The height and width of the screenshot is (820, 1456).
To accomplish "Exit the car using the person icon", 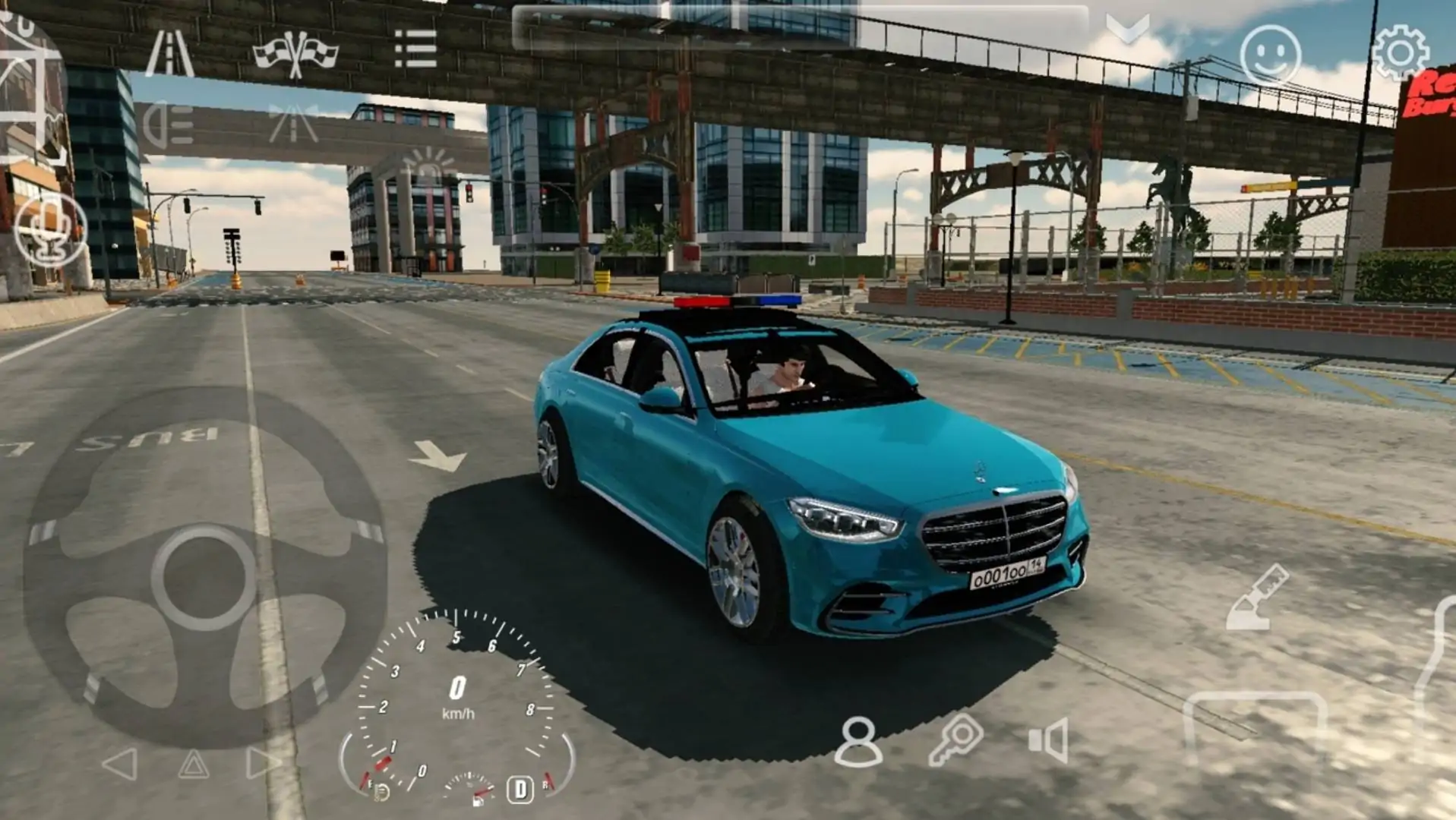I will pos(858,741).
